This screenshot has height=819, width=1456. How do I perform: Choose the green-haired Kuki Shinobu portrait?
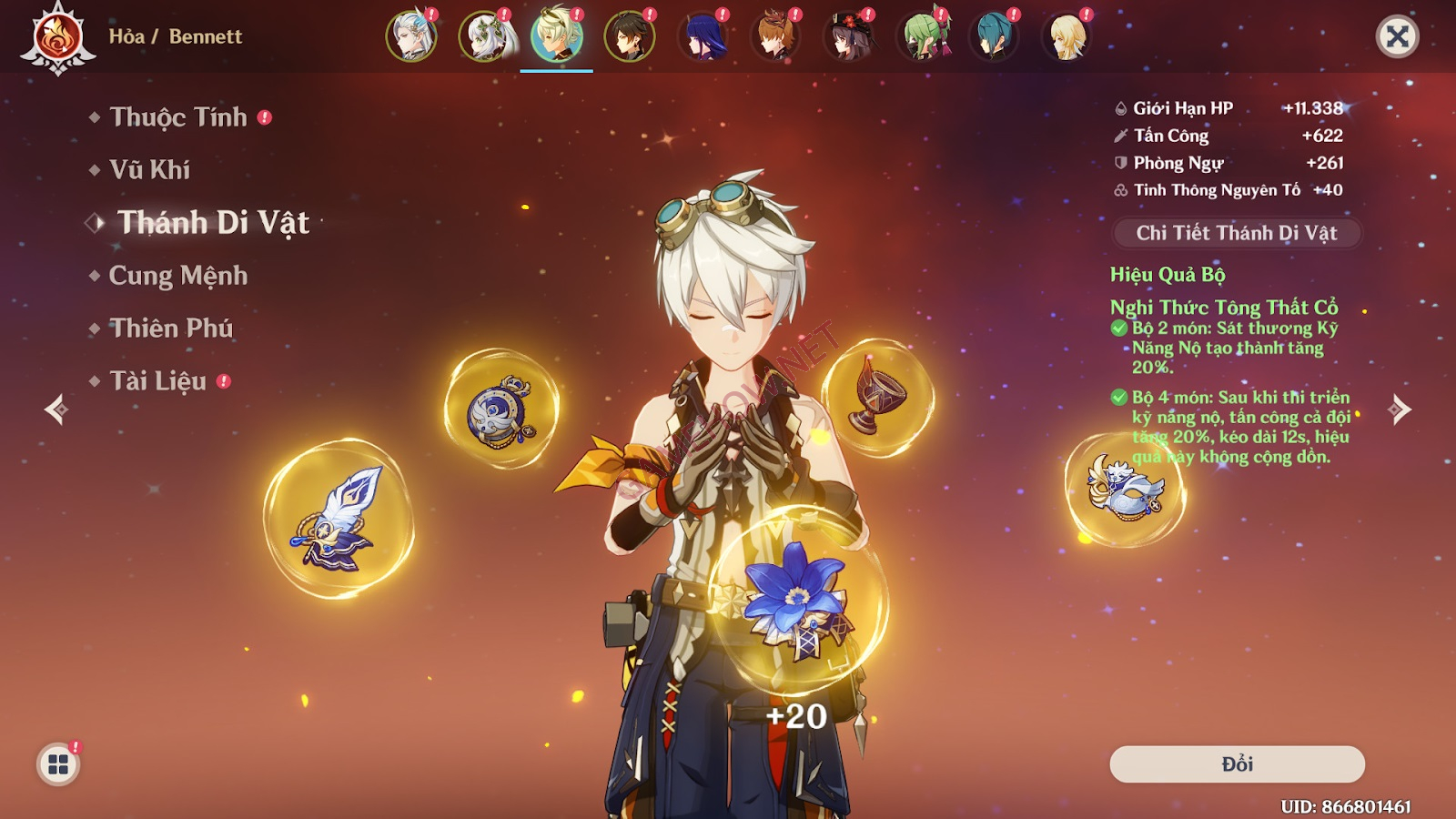pyautogui.click(x=921, y=36)
